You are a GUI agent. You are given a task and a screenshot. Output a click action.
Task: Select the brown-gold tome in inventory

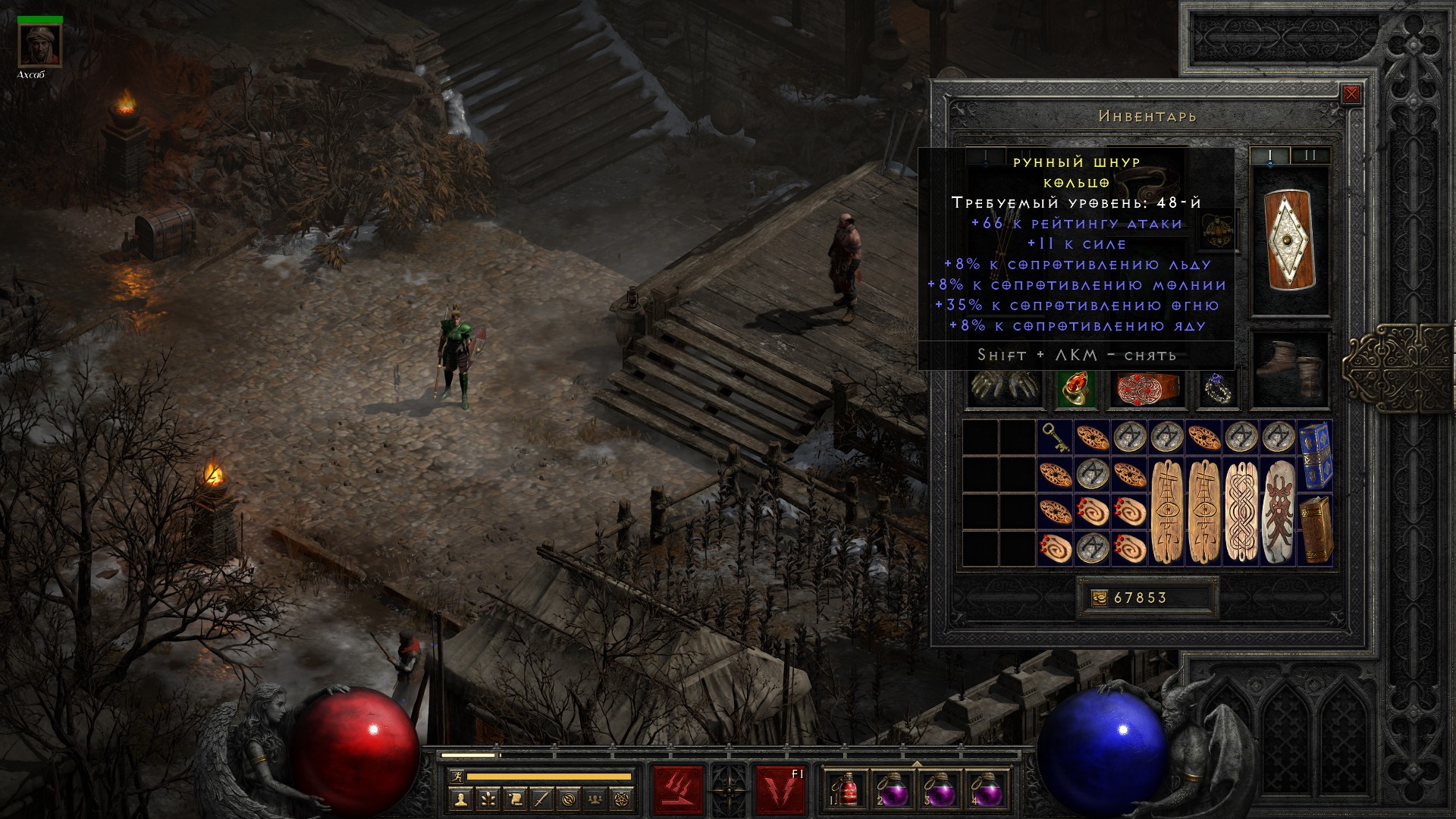pos(1316,530)
